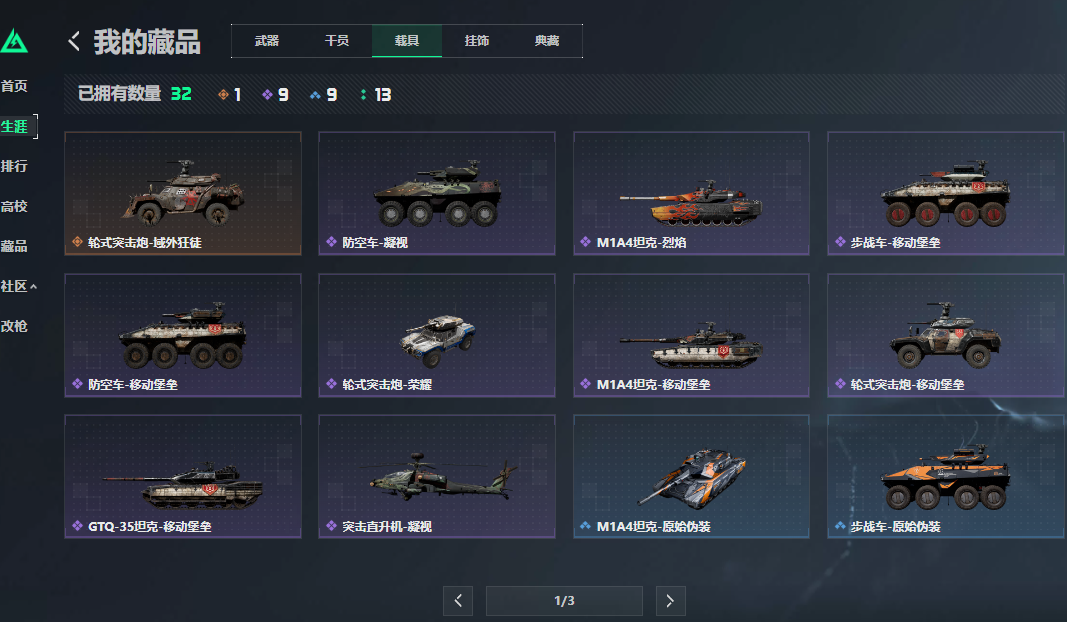This screenshot has height=622, width=1067.
Task: Go to the next collection page
Action: point(670,601)
